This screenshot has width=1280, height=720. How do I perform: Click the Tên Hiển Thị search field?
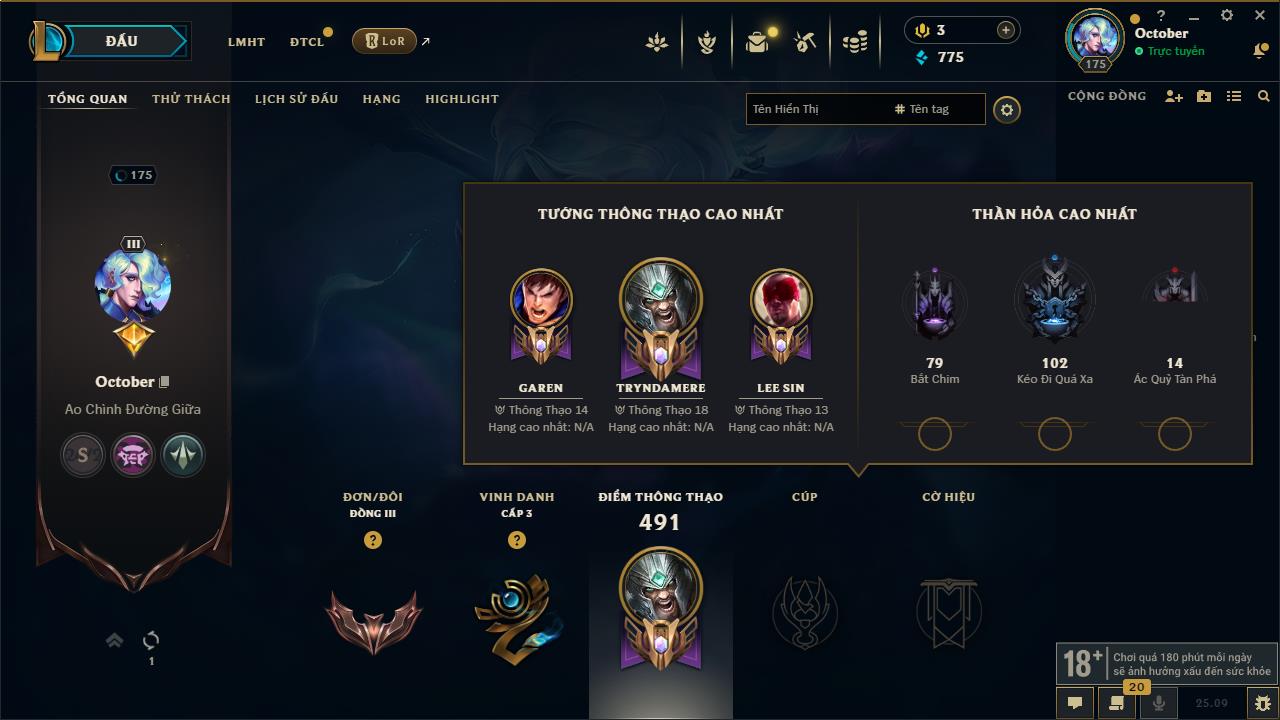[815, 109]
